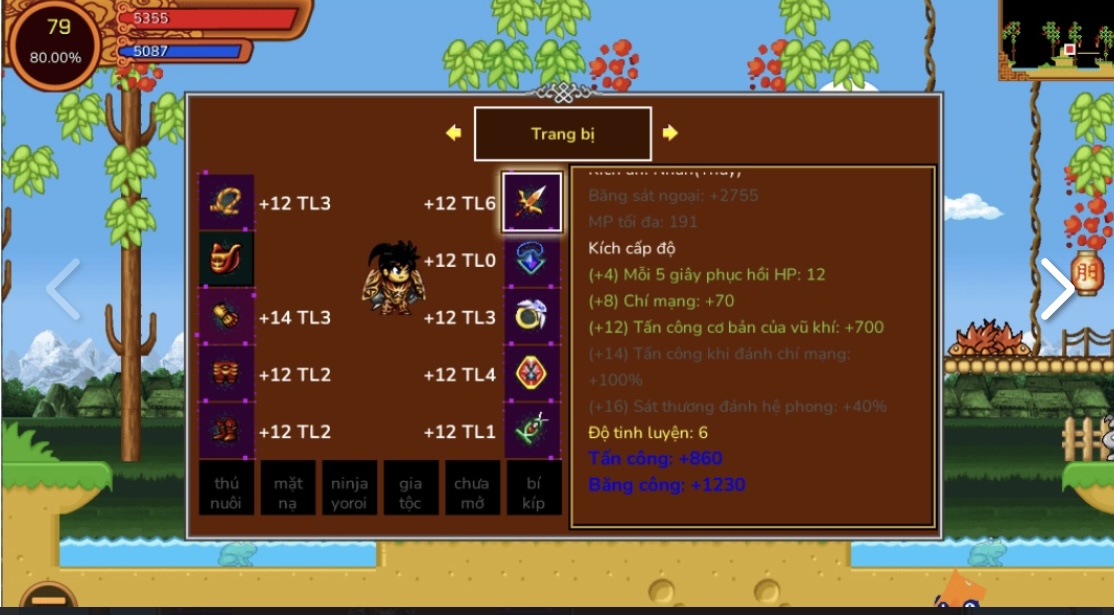Viewport: 1114px width, 615px height.
Task: Open the bí kíp secret manual slot
Action: (x=533, y=488)
